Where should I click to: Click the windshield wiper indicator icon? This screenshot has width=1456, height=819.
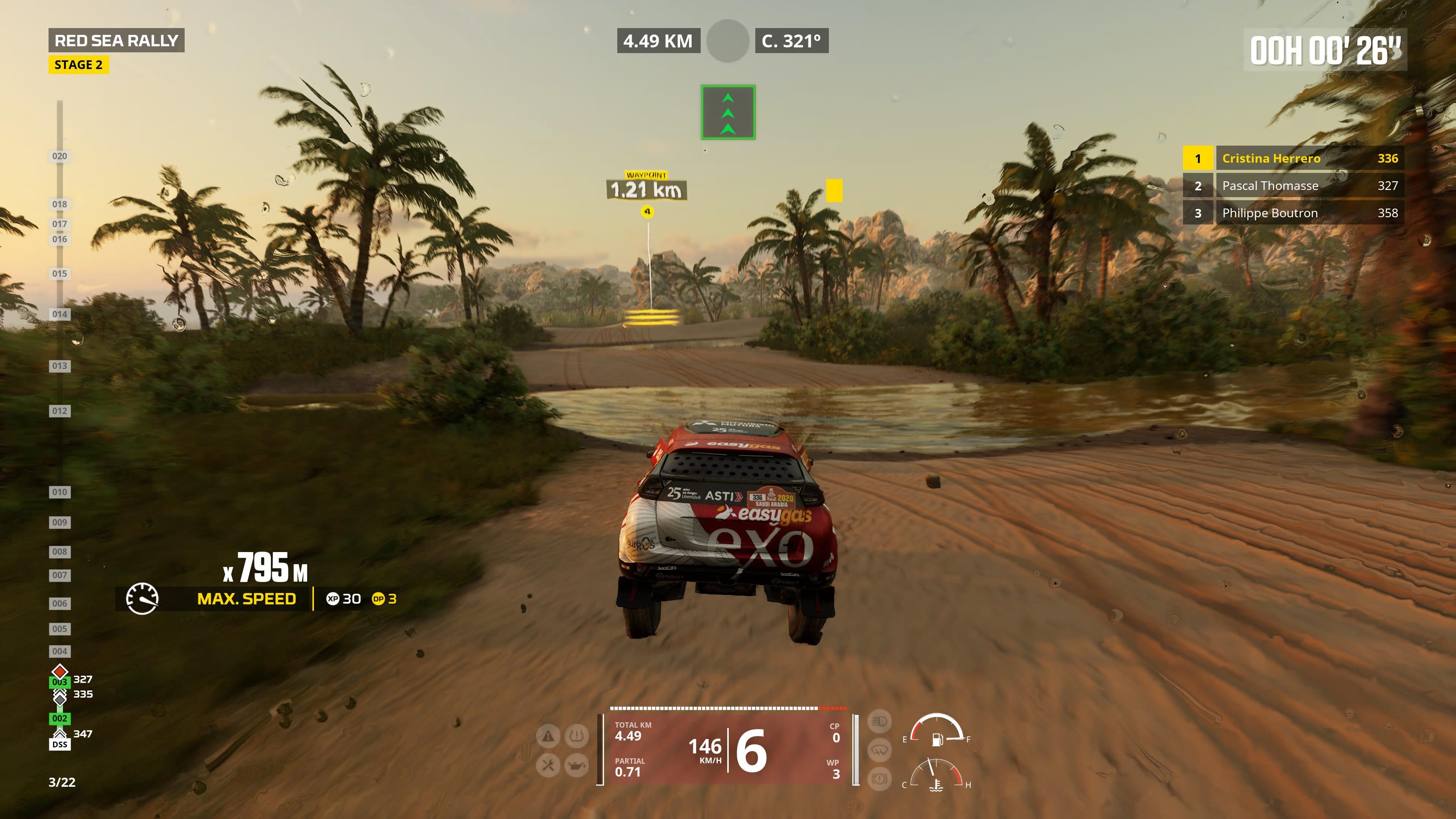tap(879, 750)
